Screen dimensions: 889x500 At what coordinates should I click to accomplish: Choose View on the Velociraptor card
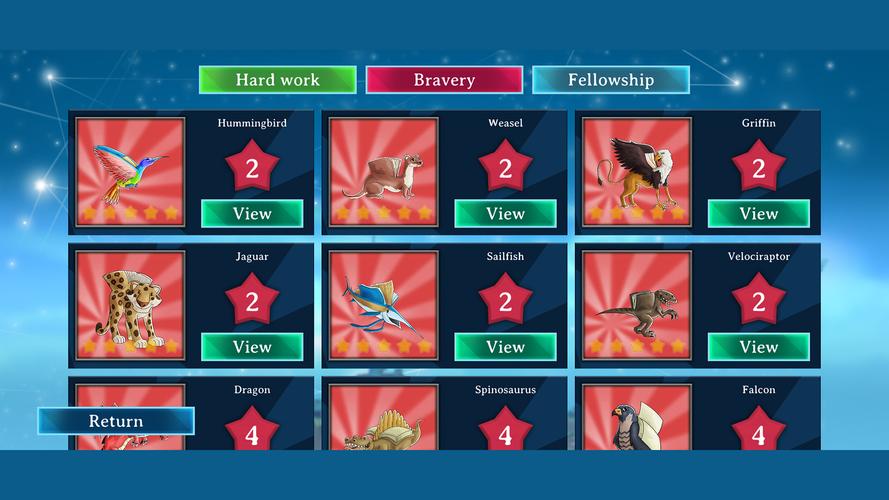coord(758,347)
